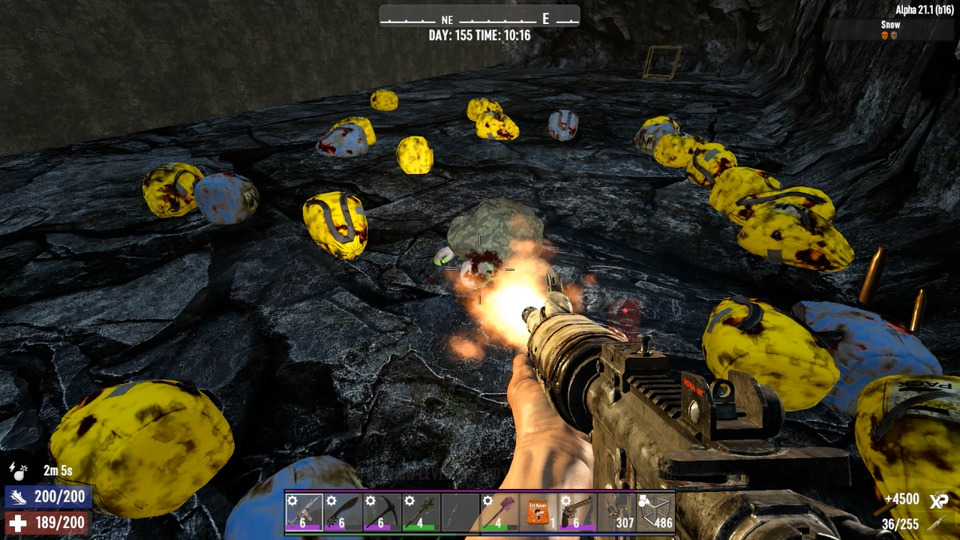Select the orange magazine book slot
Image resolution: width=960 pixels, height=540 pixels.
point(538,512)
